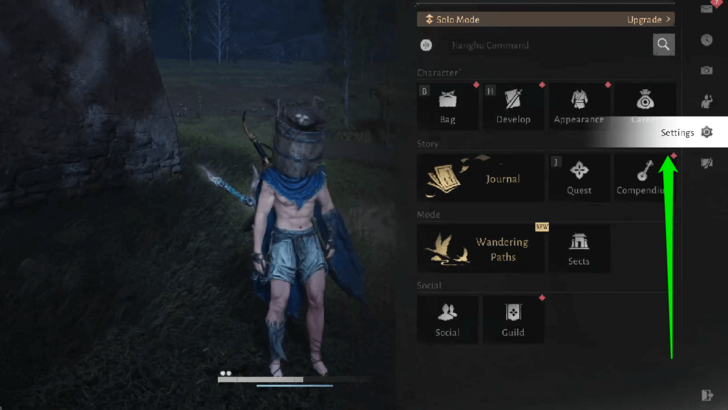
Task: Open the mail envelope icon
Action: click(707, 9)
